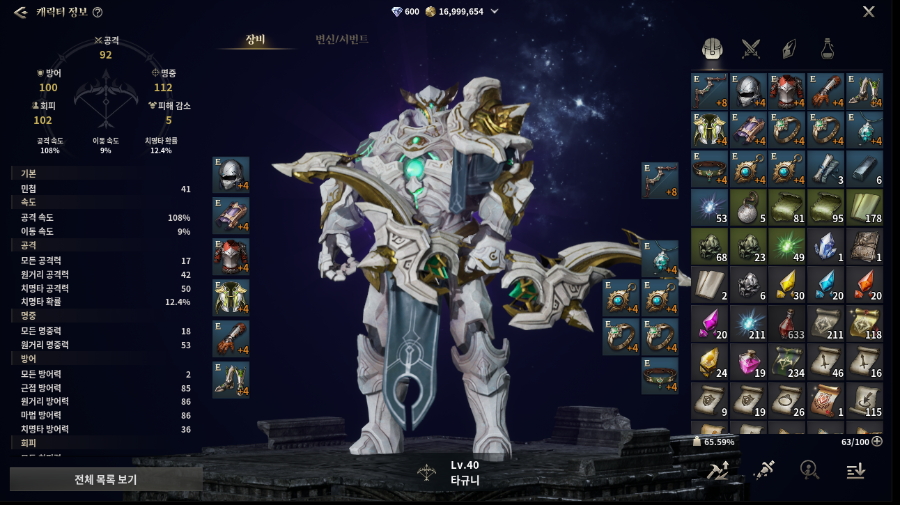Open the potion bottle inventory tab
900x505 pixels.
coord(828,48)
